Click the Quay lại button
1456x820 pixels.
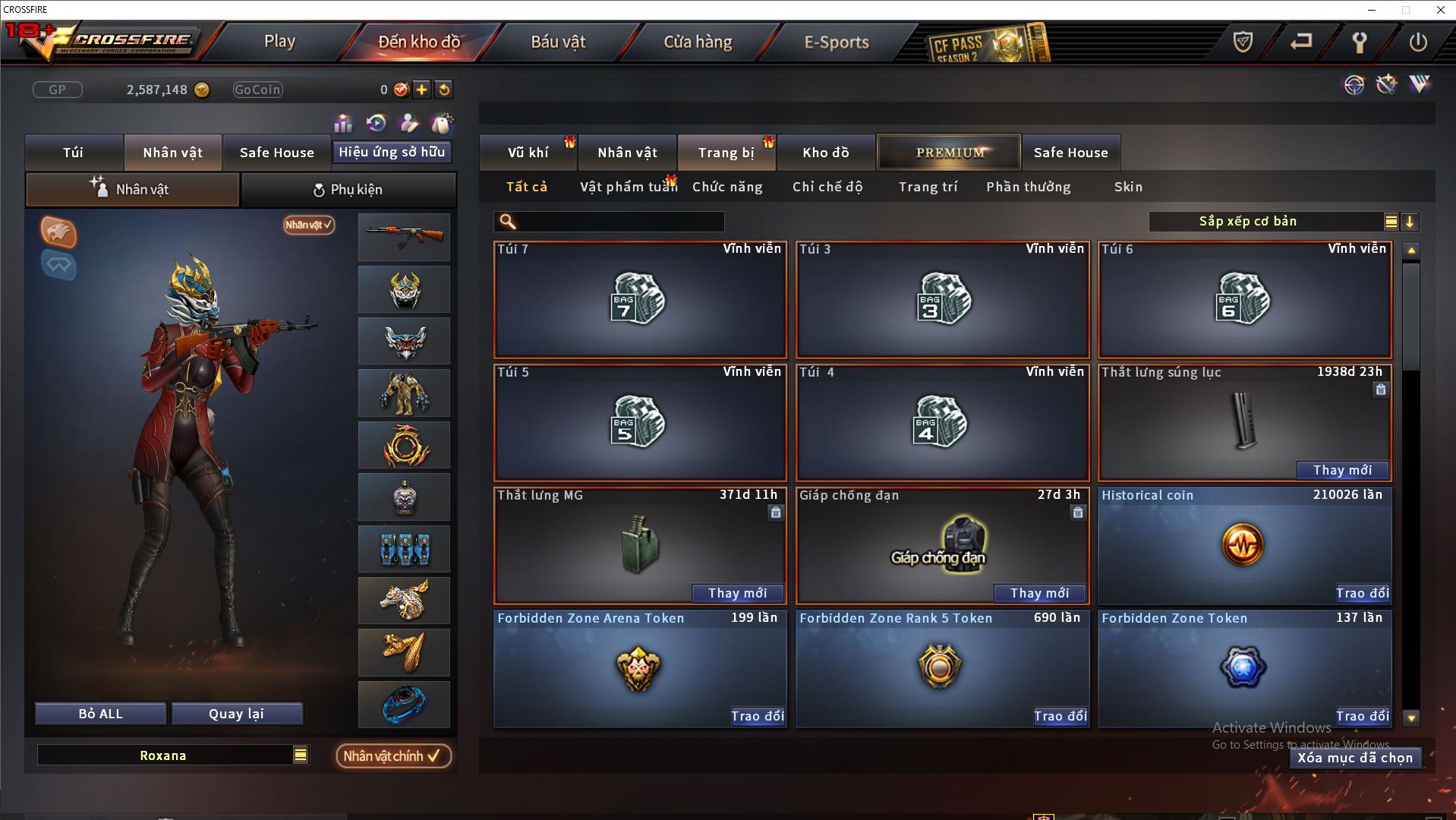pyautogui.click(x=236, y=714)
